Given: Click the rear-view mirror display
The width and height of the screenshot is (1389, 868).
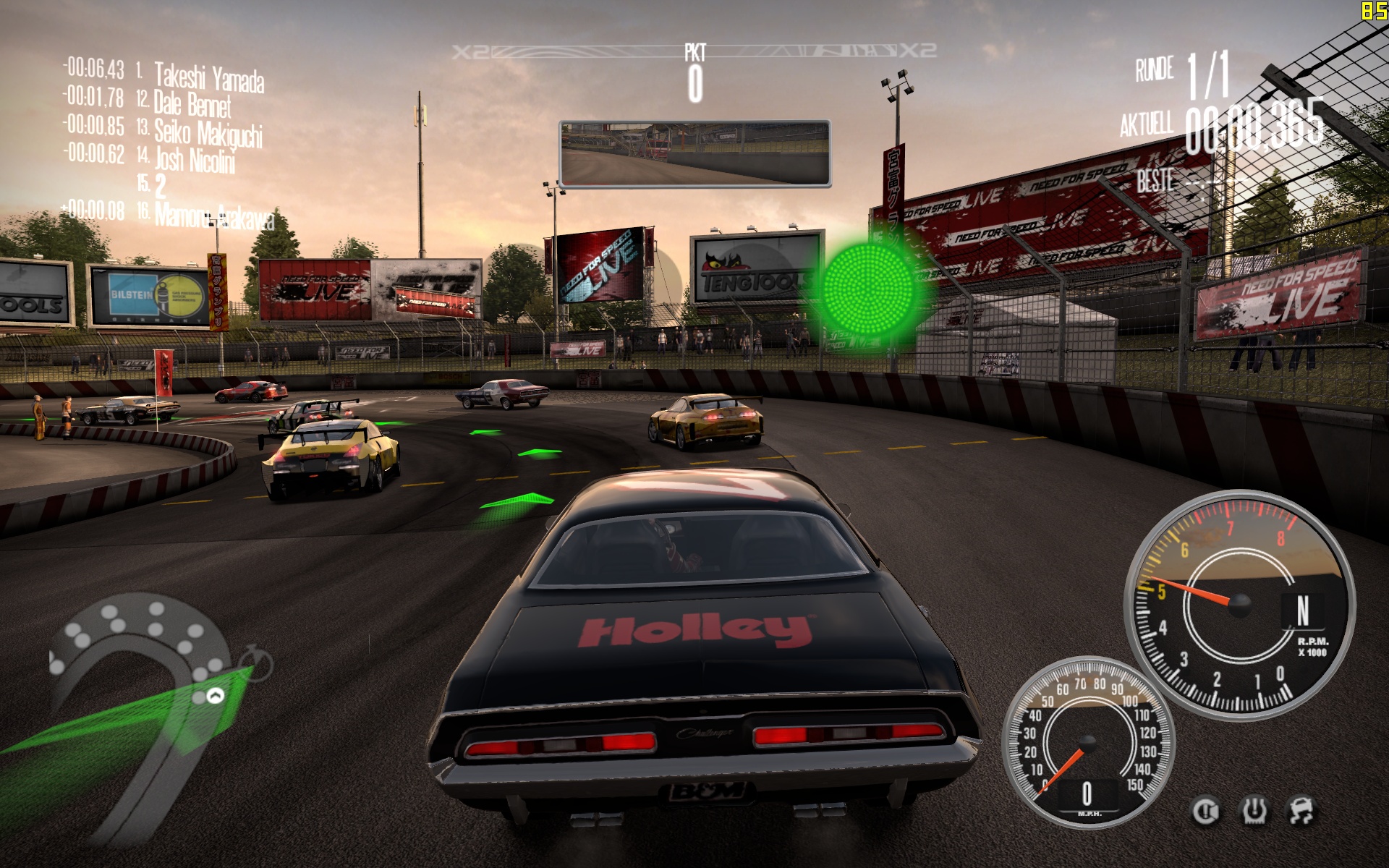Looking at the screenshot, I should click(694, 154).
